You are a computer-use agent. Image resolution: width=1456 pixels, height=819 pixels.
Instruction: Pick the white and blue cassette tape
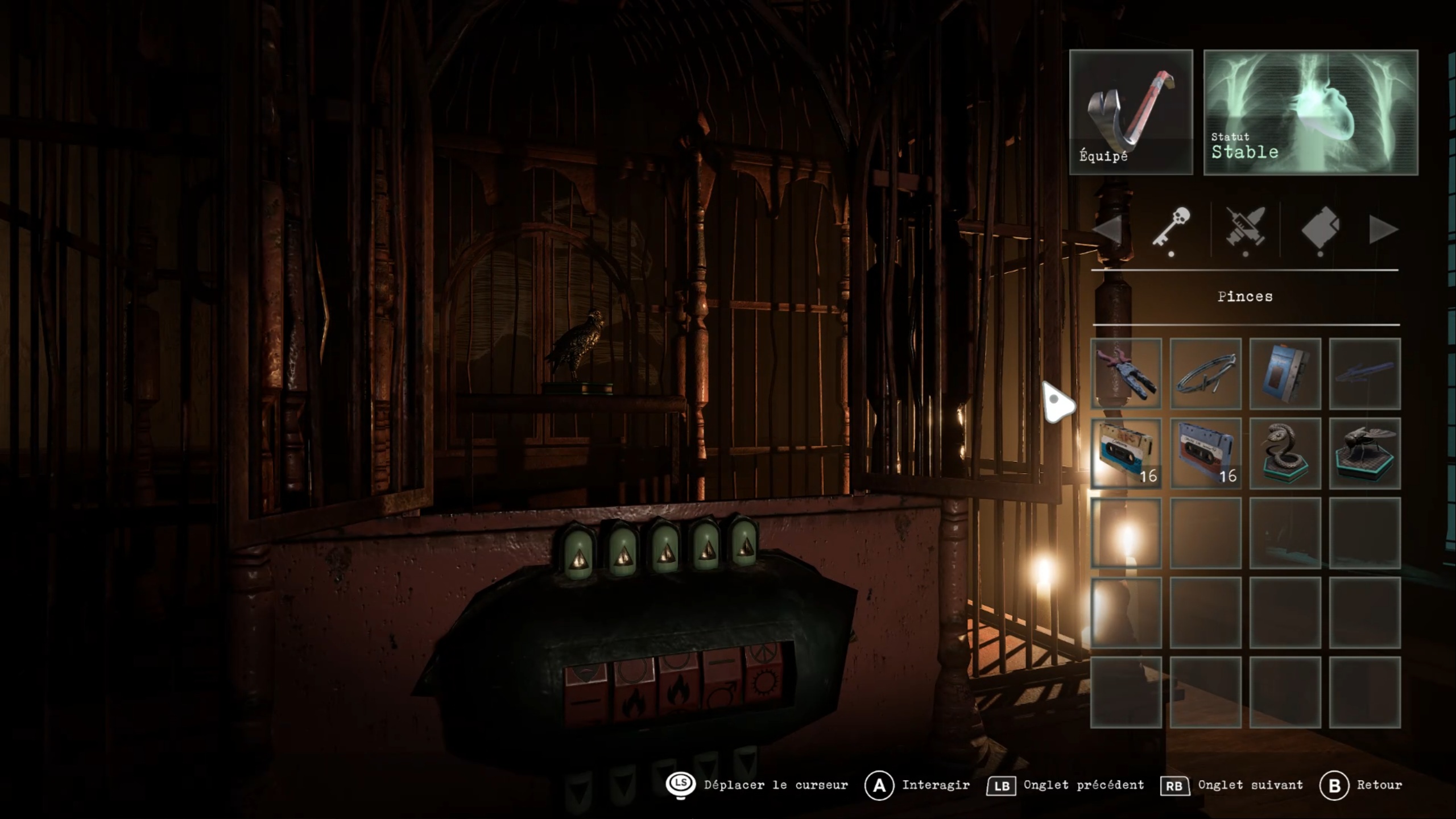[x=1126, y=453]
